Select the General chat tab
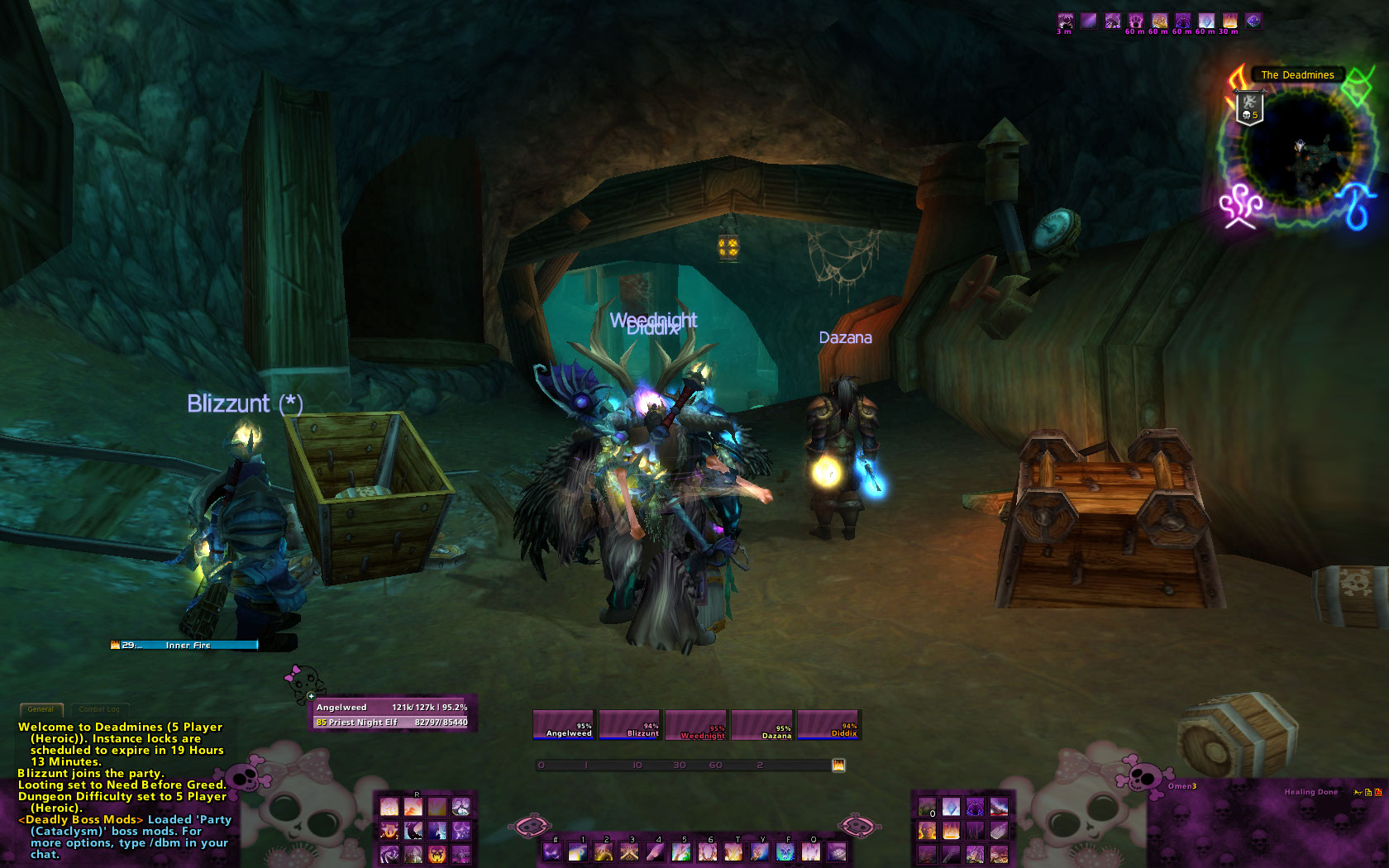Image resolution: width=1389 pixels, height=868 pixels. [41, 709]
